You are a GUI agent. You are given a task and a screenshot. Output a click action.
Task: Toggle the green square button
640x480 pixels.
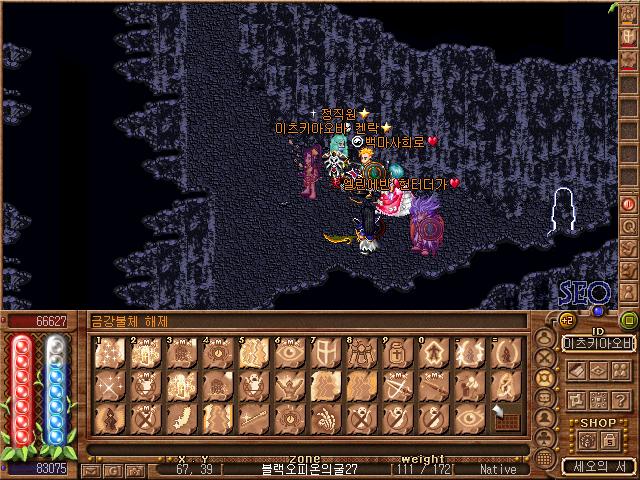[629, 320]
